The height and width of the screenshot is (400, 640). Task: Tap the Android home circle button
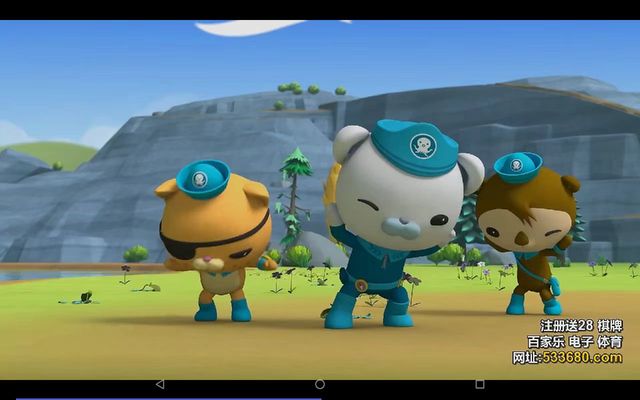click(x=320, y=384)
